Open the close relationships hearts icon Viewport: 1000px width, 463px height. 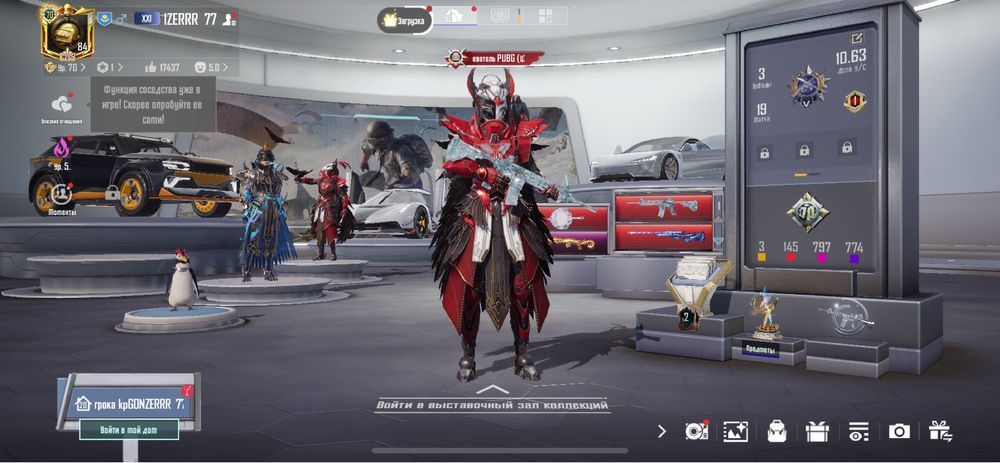click(62, 103)
